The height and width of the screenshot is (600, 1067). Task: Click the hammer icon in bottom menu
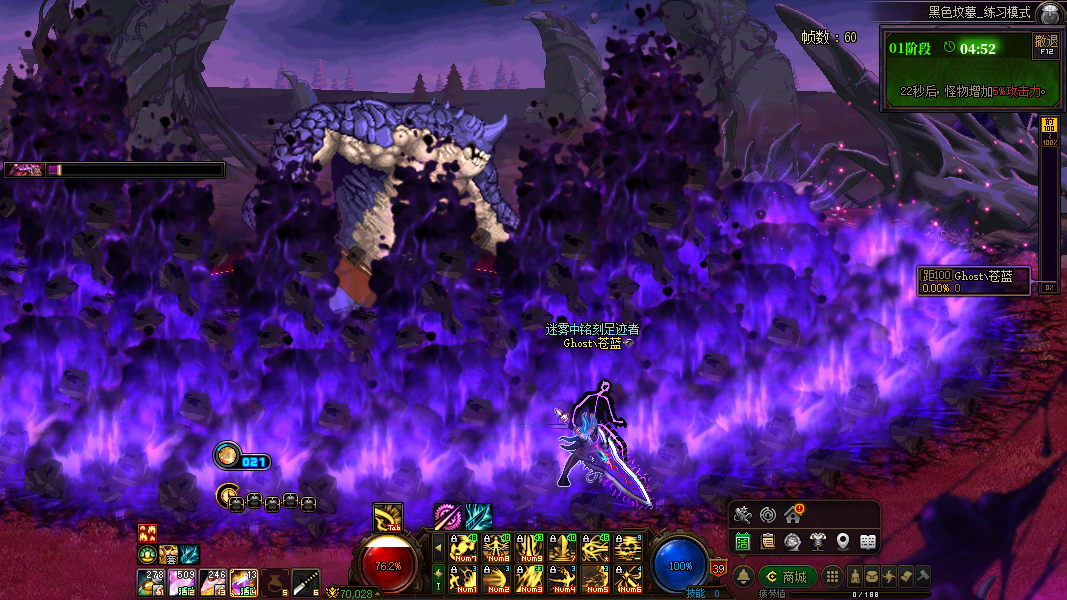click(923, 577)
